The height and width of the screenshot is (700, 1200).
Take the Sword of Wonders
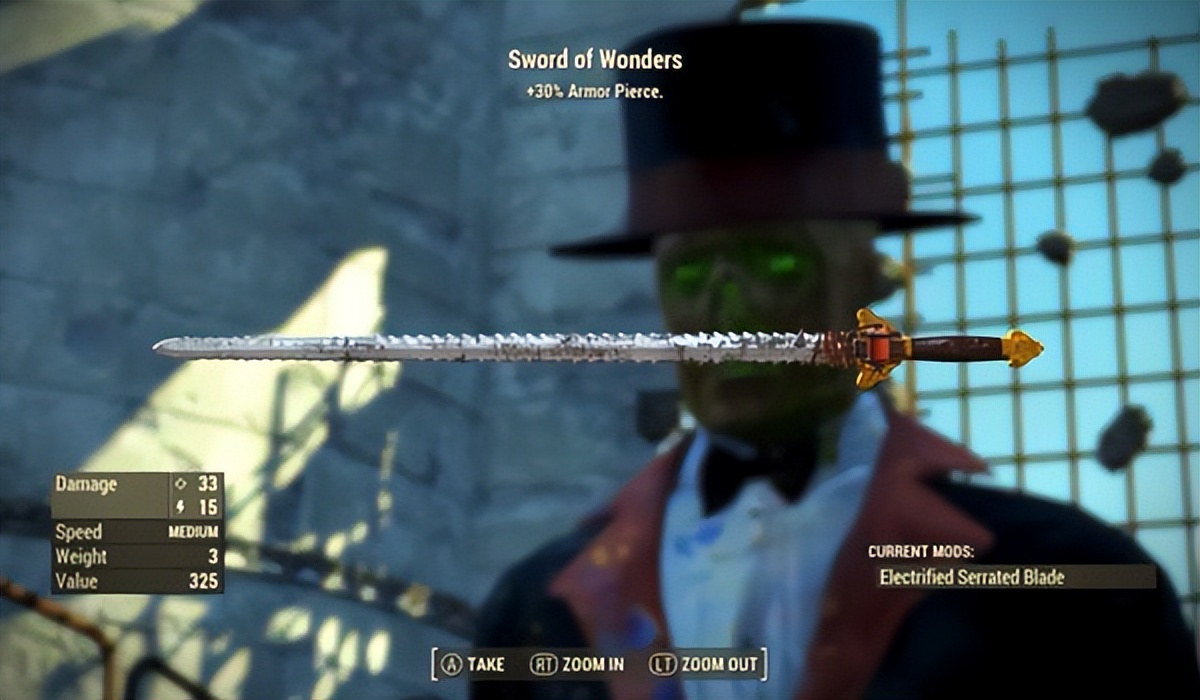tap(473, 664)
